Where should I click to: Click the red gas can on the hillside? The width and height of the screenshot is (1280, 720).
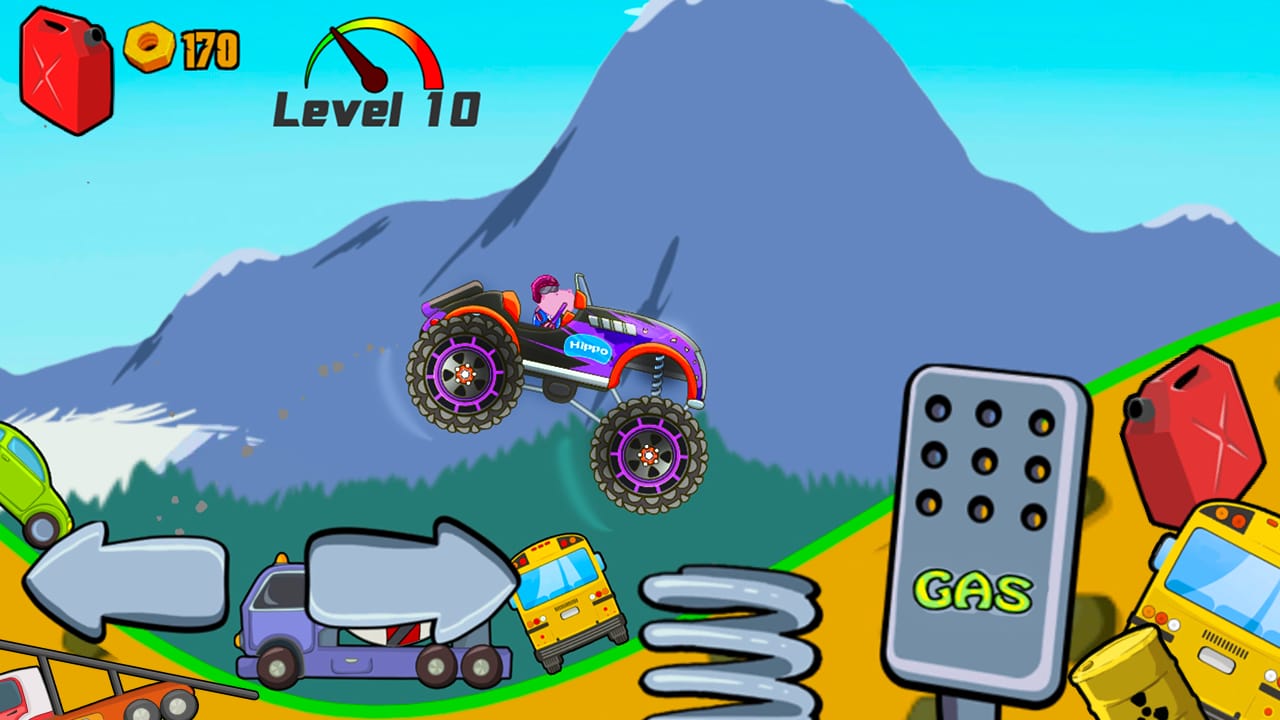[1195, 430]
